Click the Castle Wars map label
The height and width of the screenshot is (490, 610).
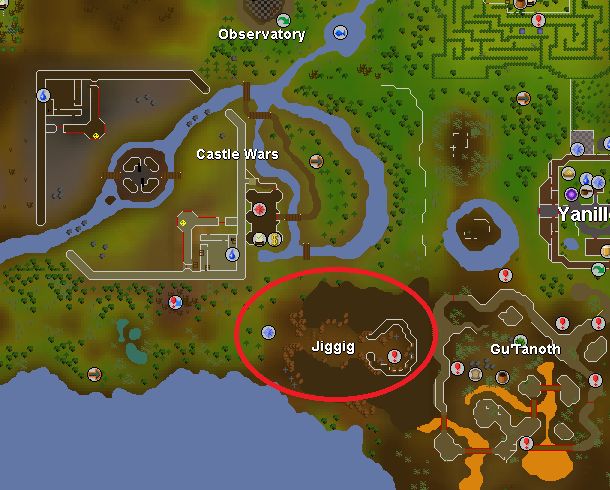tap(237, 154)
